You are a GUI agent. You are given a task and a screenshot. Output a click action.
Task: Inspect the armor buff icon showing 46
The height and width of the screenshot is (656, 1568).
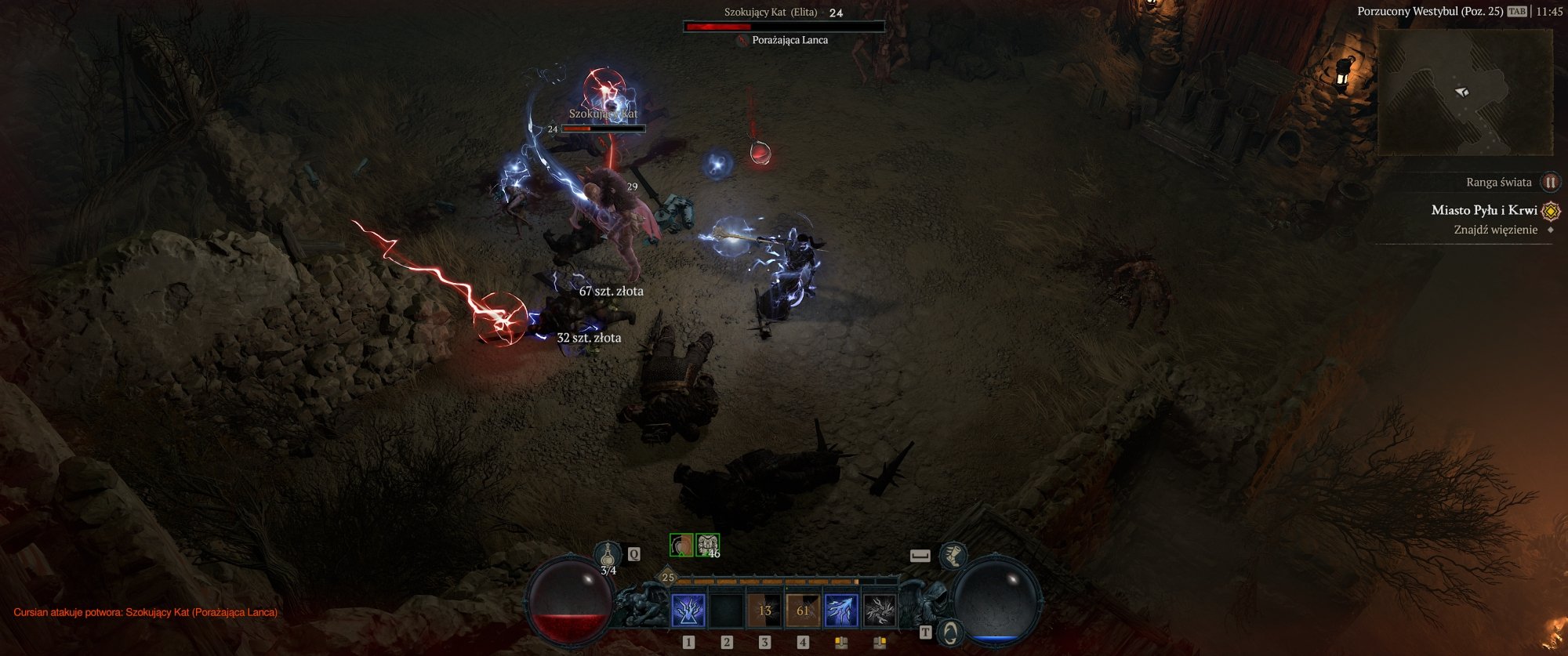(708, 545)
